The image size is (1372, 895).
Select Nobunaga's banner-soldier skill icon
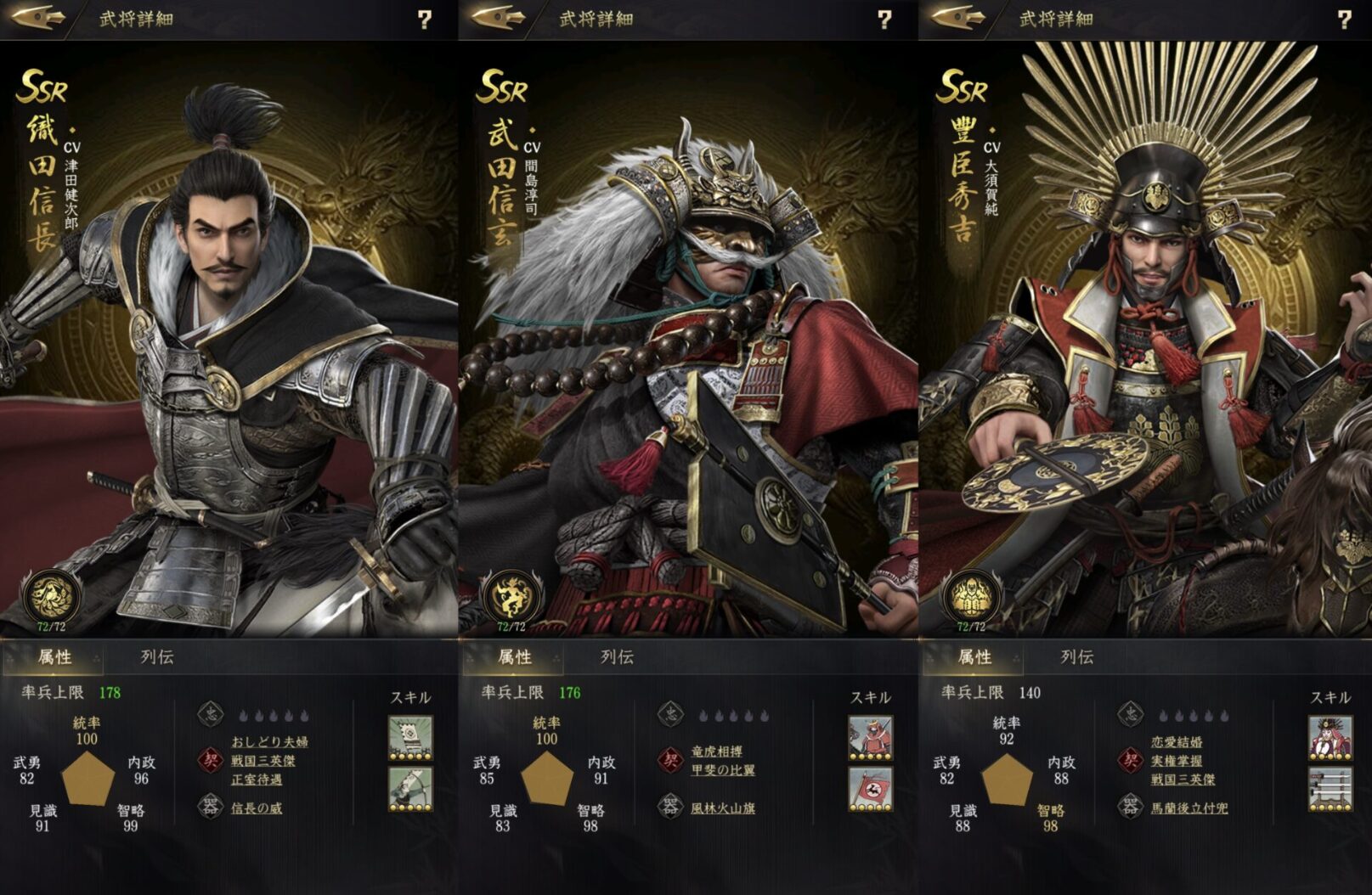pyautogui.click(x=410, y=737)
